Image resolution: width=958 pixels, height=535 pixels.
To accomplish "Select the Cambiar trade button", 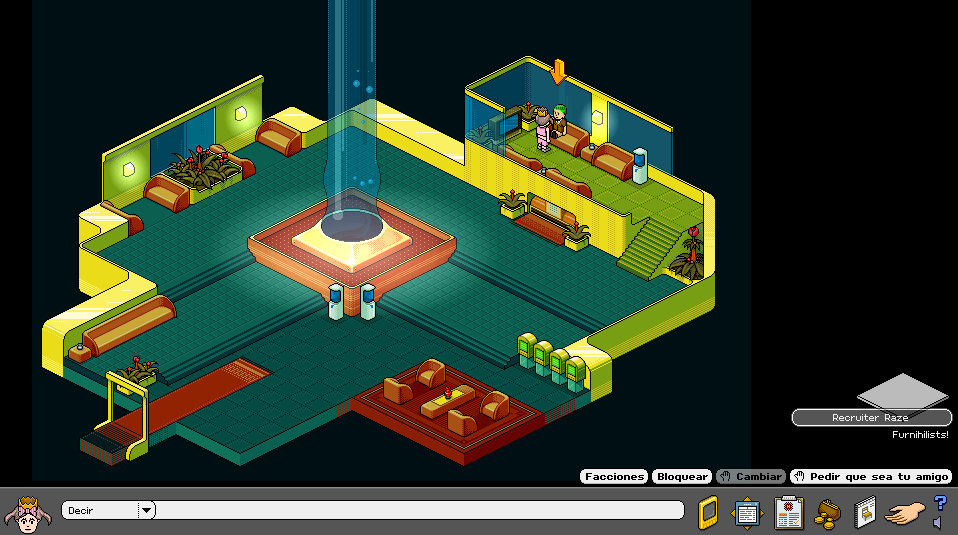I will 751,477.
